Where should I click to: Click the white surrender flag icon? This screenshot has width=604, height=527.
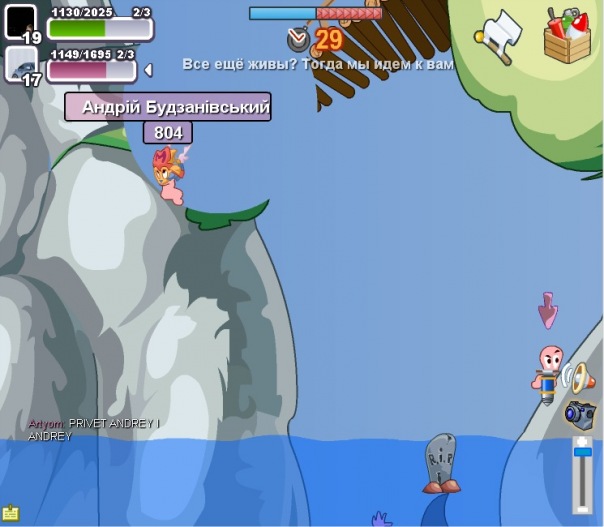pos(499,36)
